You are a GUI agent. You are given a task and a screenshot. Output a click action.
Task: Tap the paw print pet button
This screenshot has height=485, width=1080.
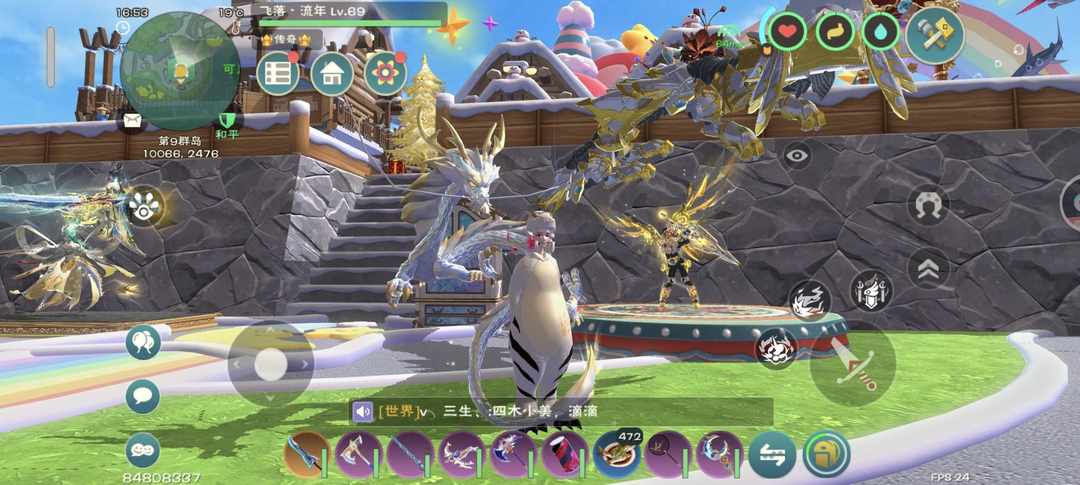tap(145, 207)
